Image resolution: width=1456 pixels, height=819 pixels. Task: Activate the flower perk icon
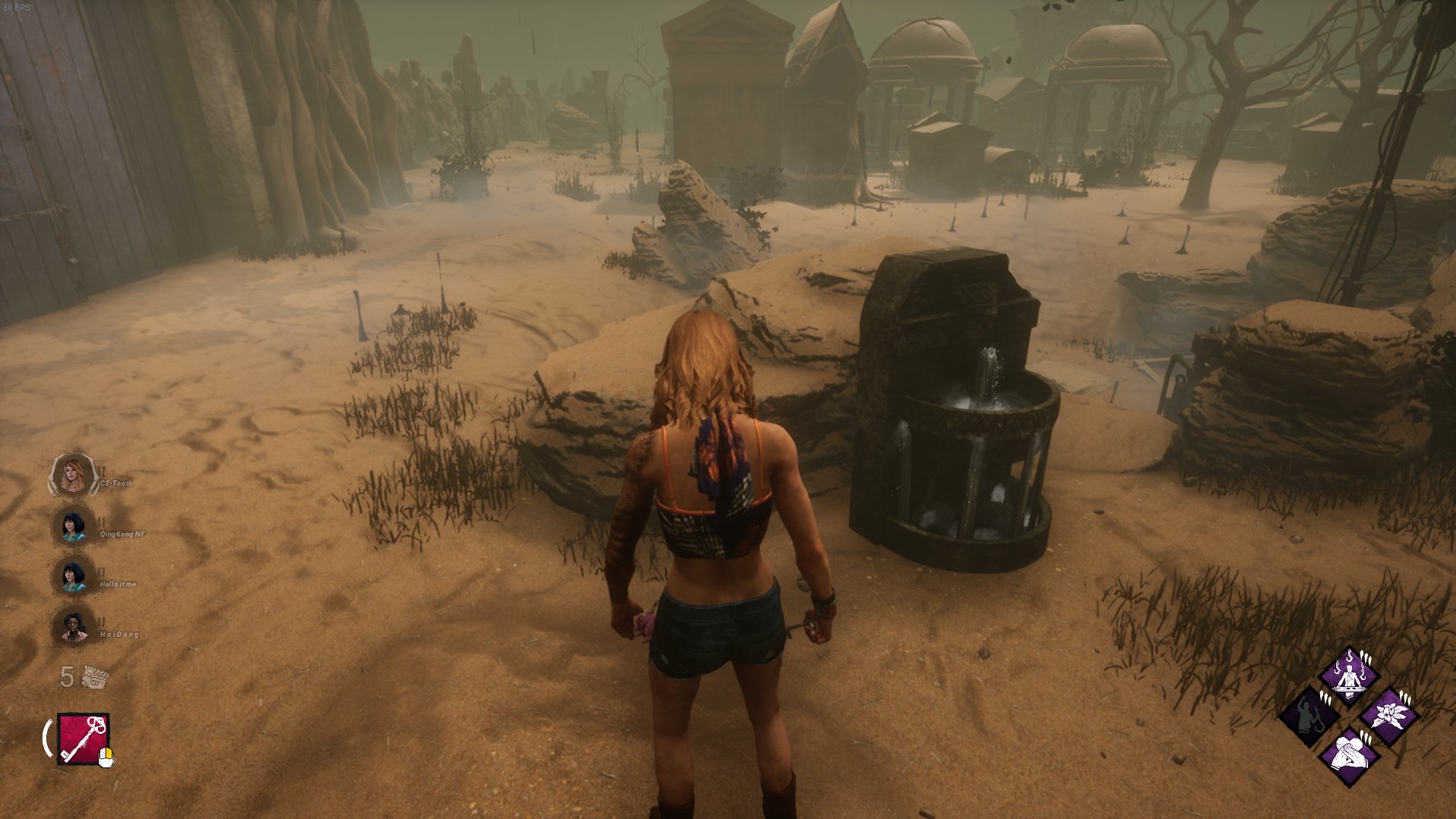tap(1389, 716)
